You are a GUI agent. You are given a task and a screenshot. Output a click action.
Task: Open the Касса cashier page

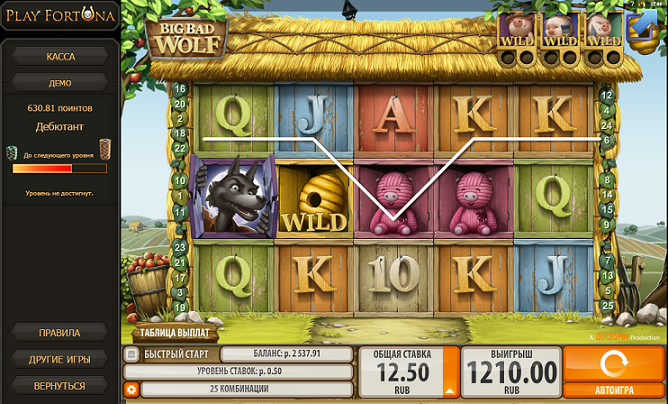(x=60, y=56)
